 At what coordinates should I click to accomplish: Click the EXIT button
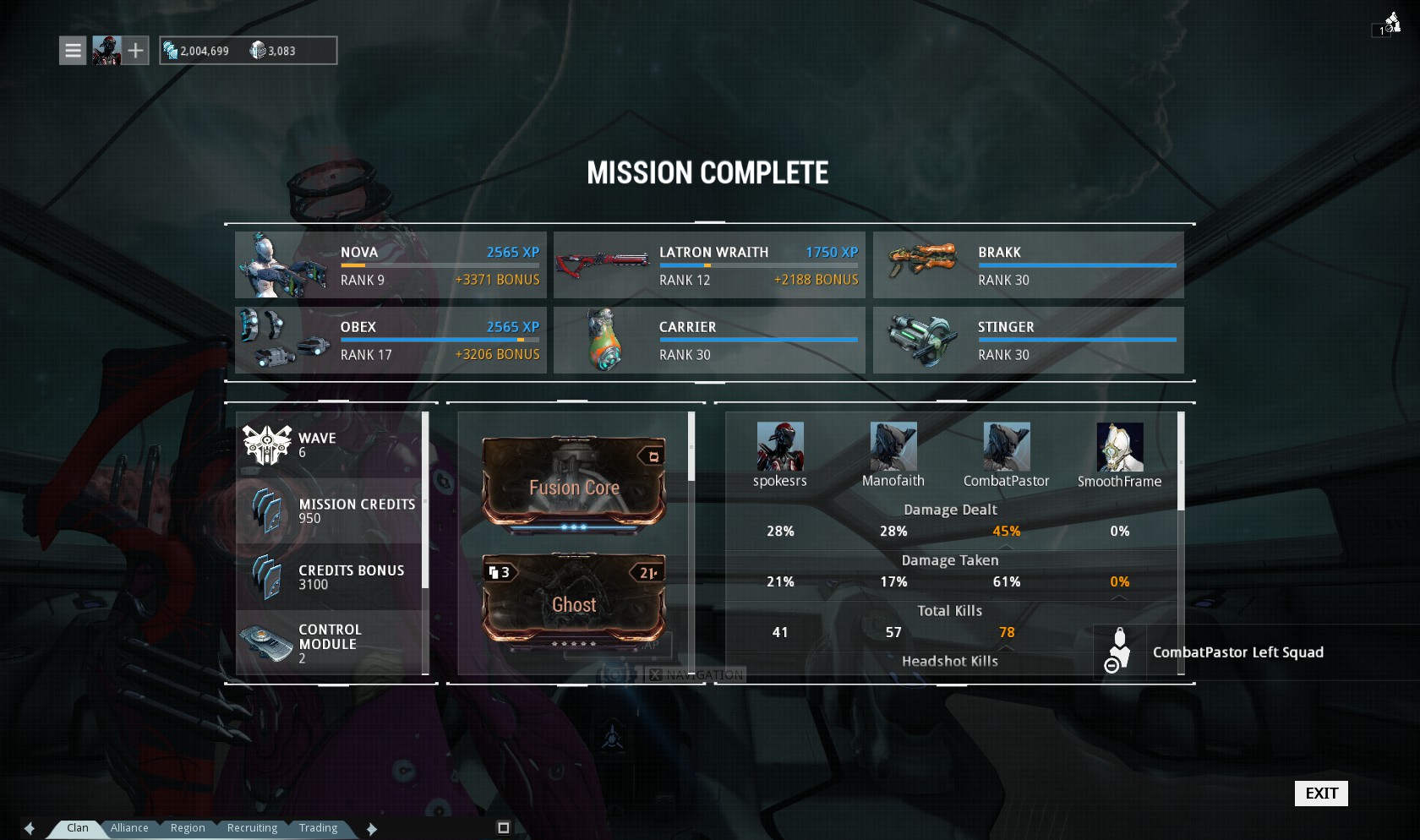click(1321, 794)
